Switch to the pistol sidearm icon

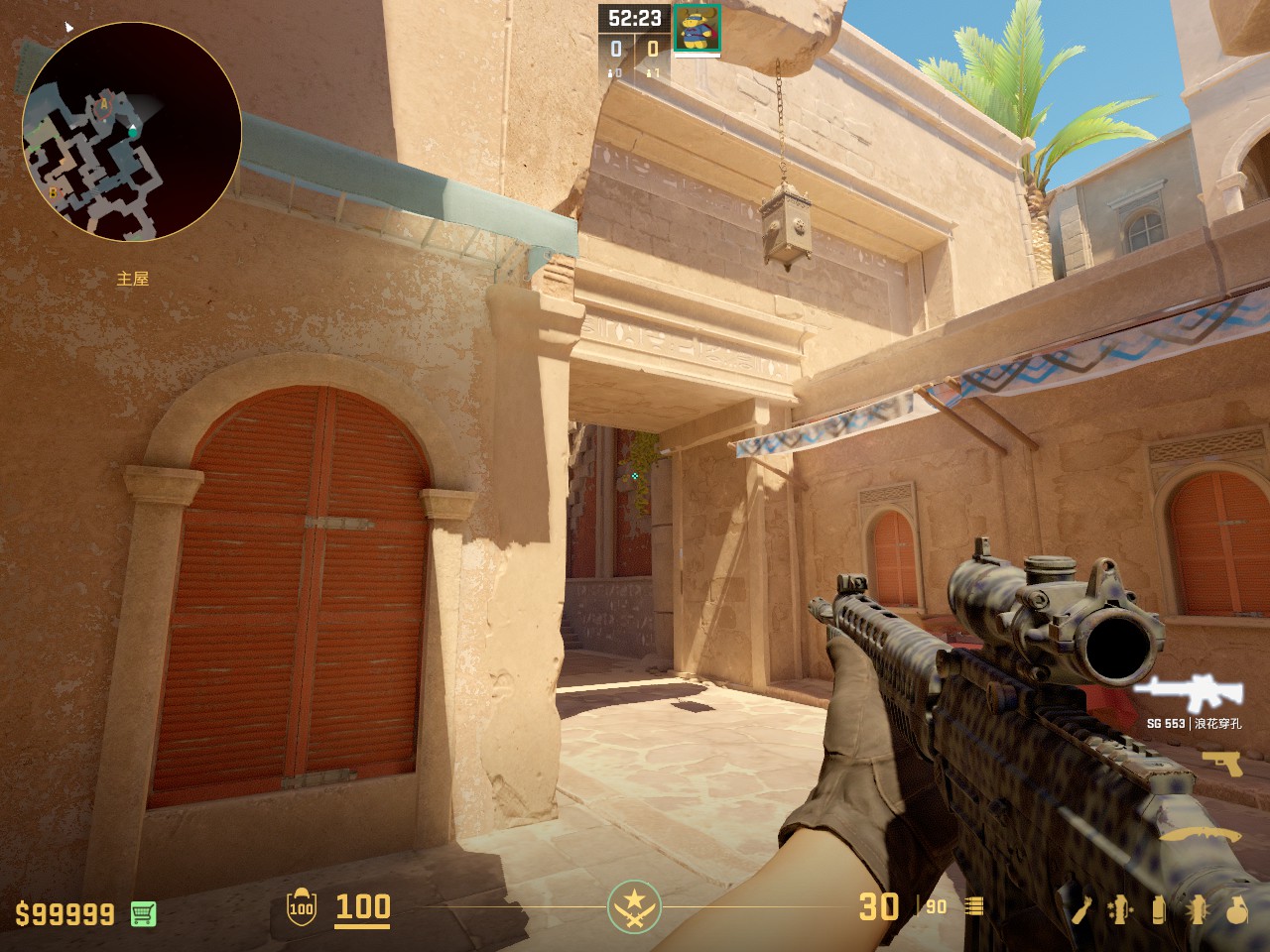click(1221, 763)
